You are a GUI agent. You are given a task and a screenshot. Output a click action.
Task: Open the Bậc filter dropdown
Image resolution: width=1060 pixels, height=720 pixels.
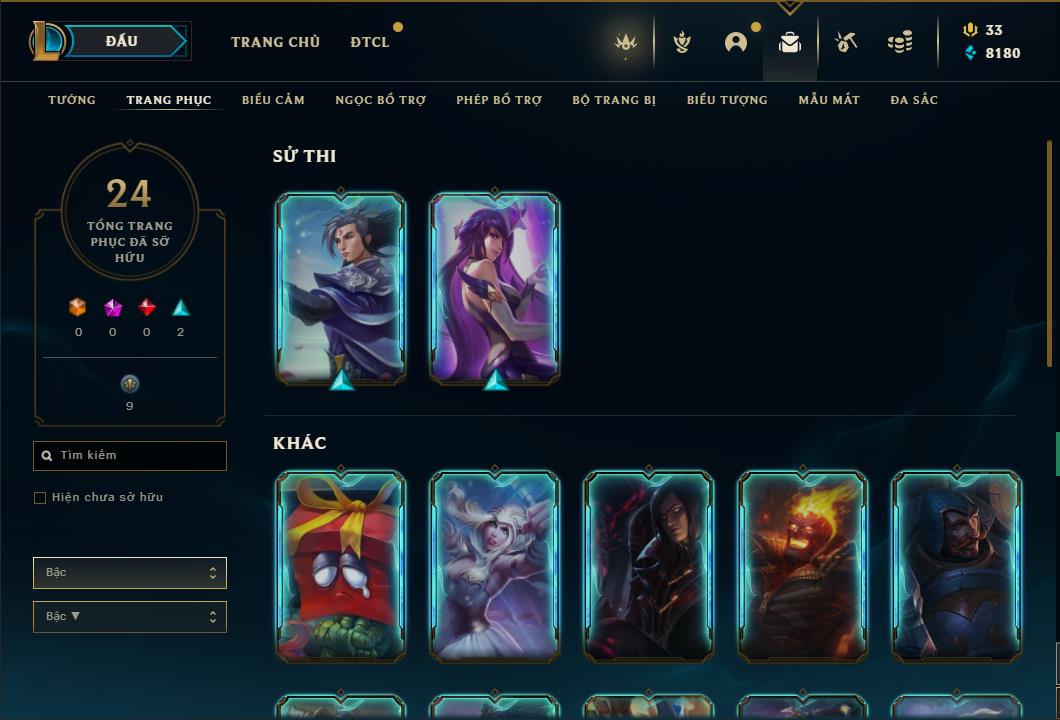[130, 573]
